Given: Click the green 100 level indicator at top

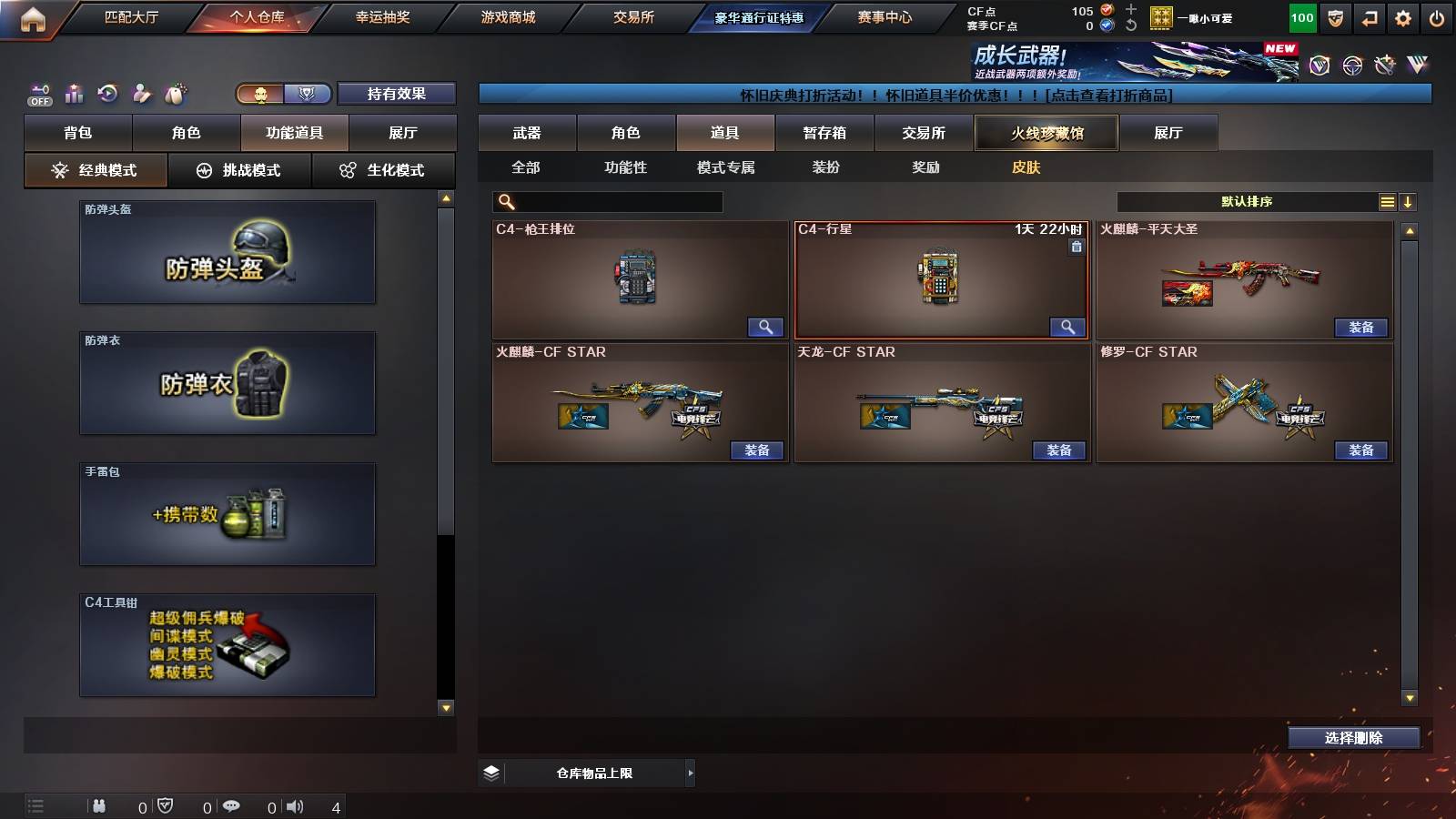Looking at the screenshot, I should coord(1301,16).
